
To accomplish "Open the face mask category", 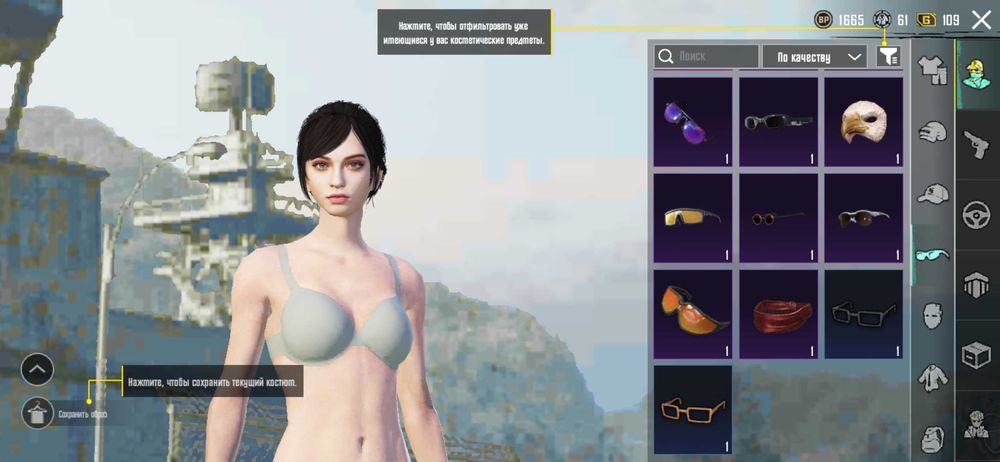I will pyautogui.click(x=932, y=316).
